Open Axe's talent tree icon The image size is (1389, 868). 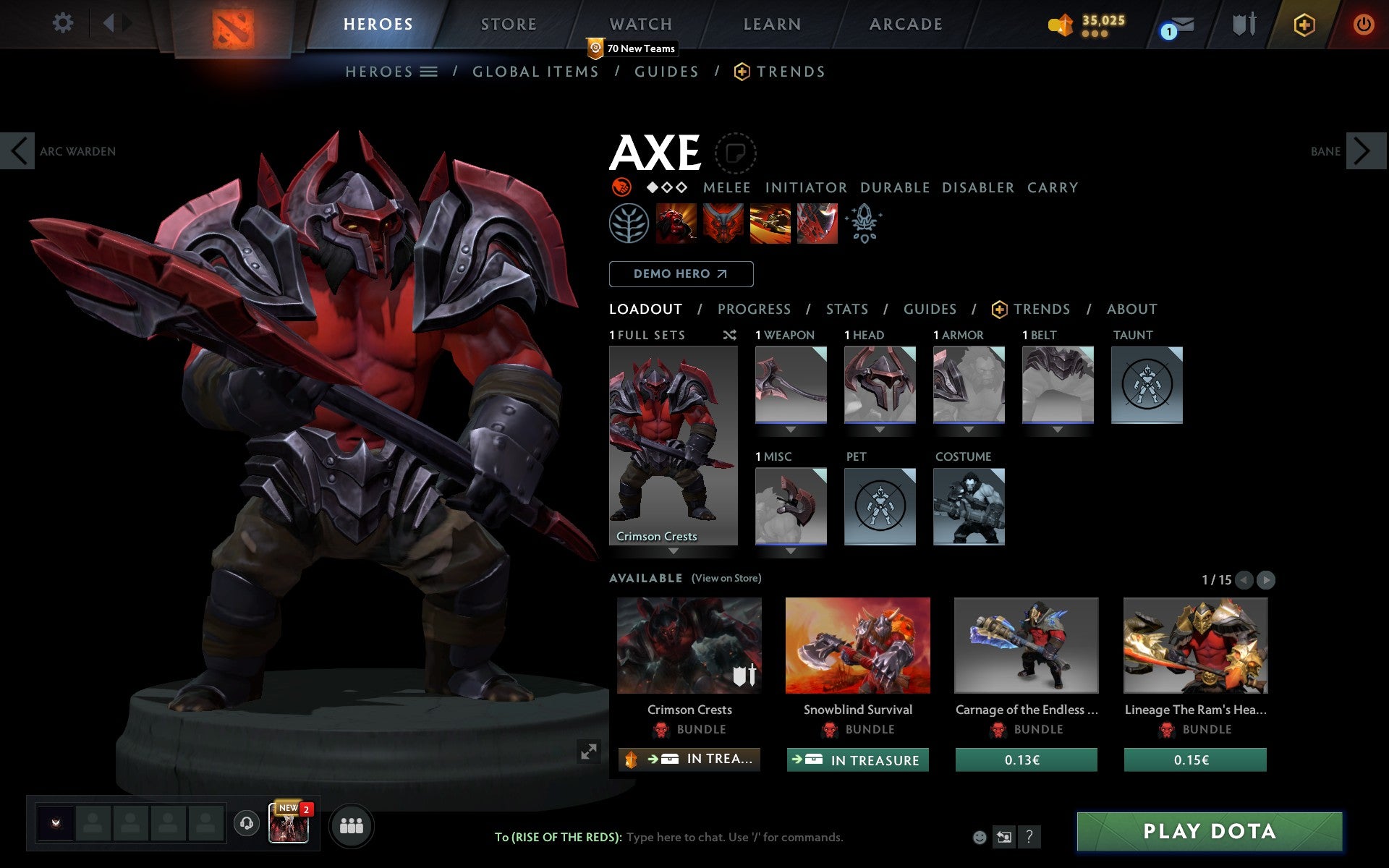[x=629, y=224]
